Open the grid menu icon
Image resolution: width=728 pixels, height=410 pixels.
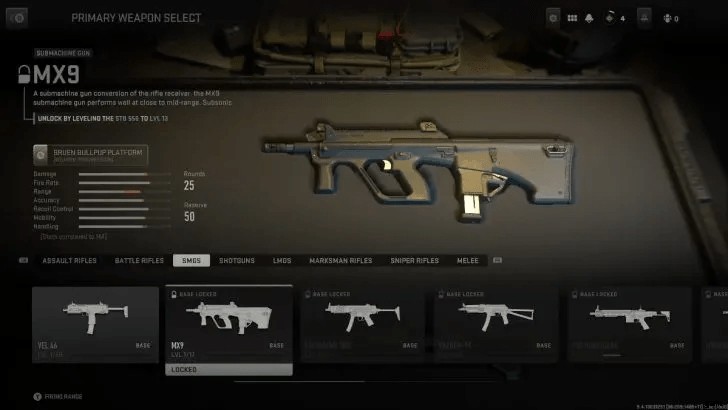(x=573, y=18)
